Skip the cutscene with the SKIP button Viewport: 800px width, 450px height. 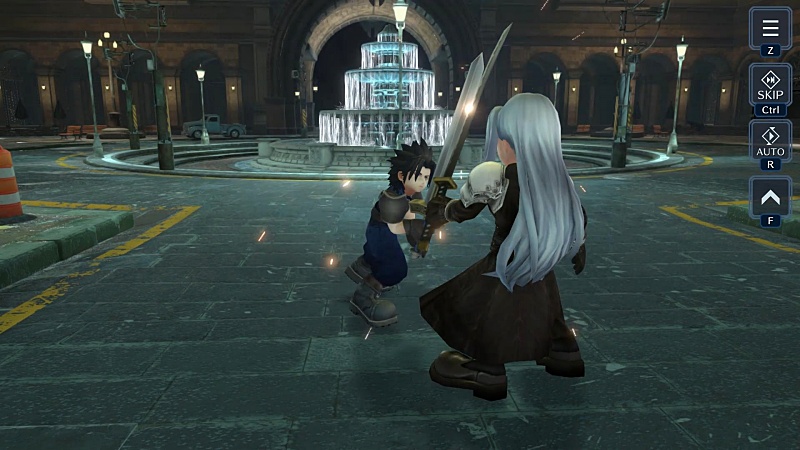coord(770,84)
